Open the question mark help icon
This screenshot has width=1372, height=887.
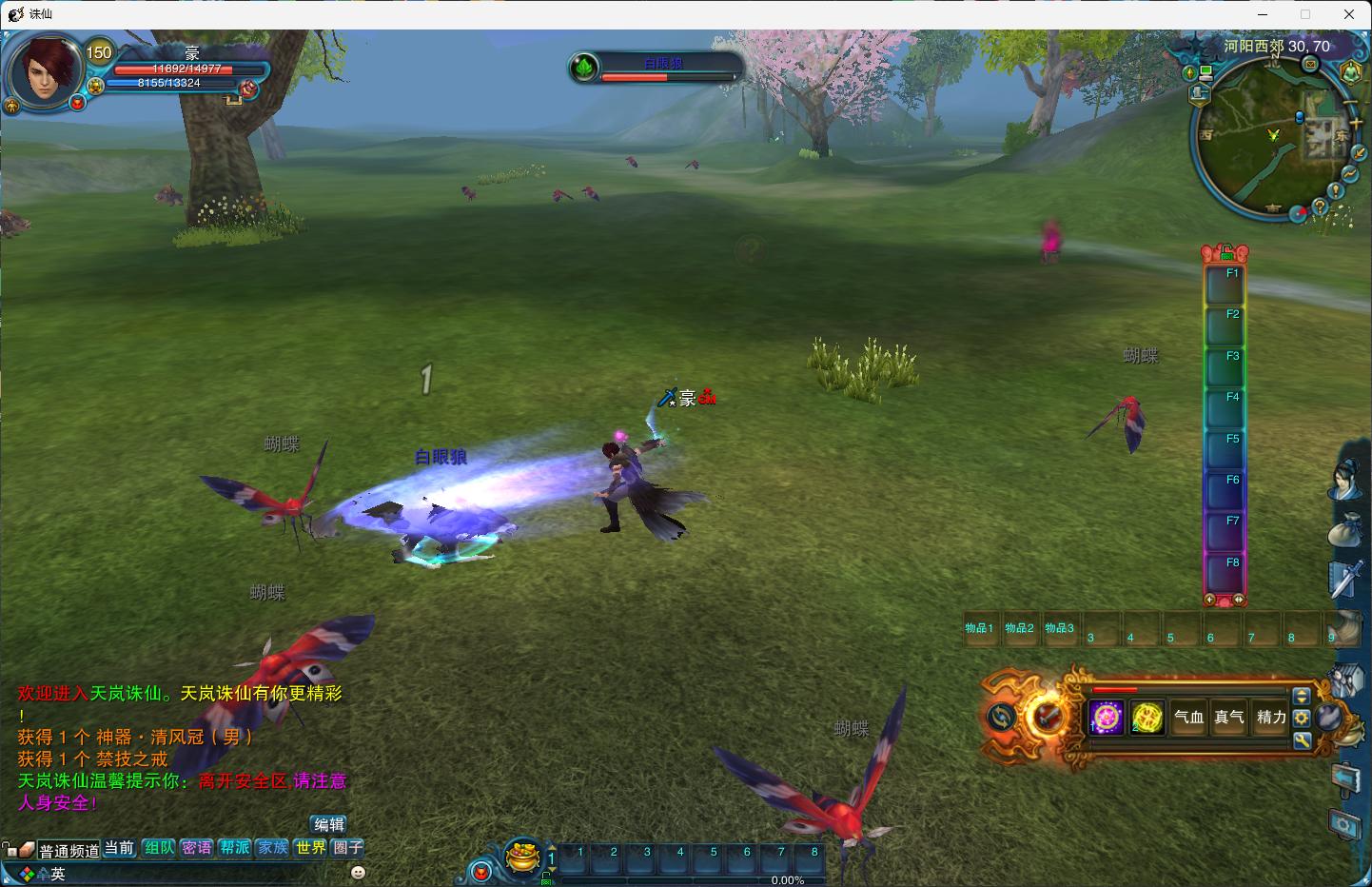point(1320,206)
